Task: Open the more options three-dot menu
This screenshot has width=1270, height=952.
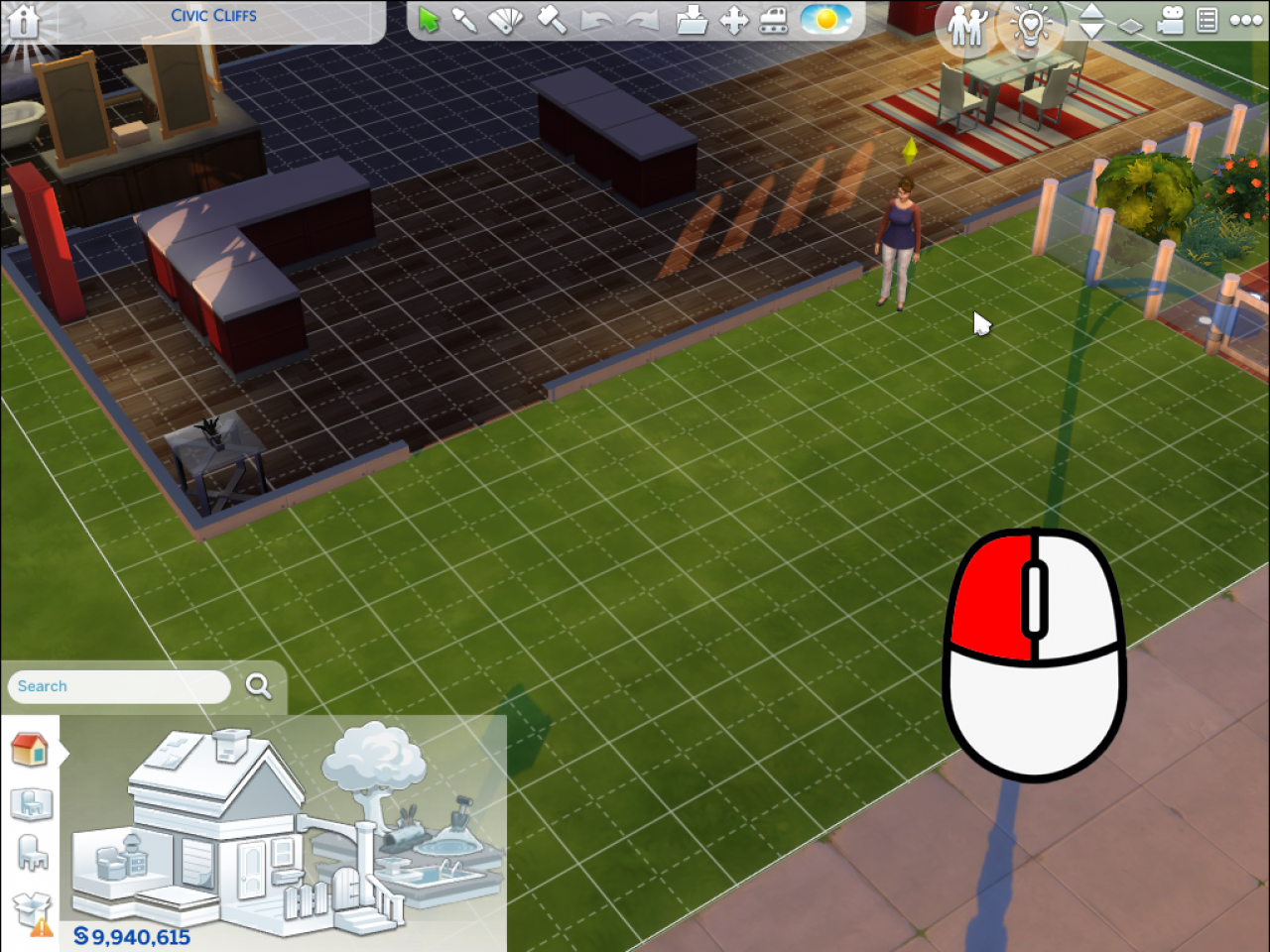Action: click(1248, 20)
